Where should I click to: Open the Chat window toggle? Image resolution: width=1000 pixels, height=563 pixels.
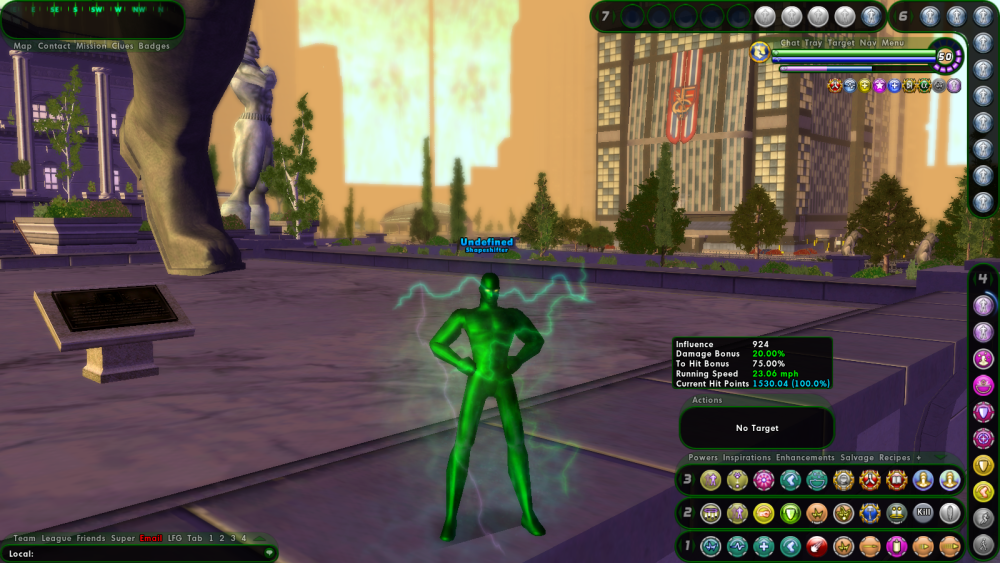790,43
